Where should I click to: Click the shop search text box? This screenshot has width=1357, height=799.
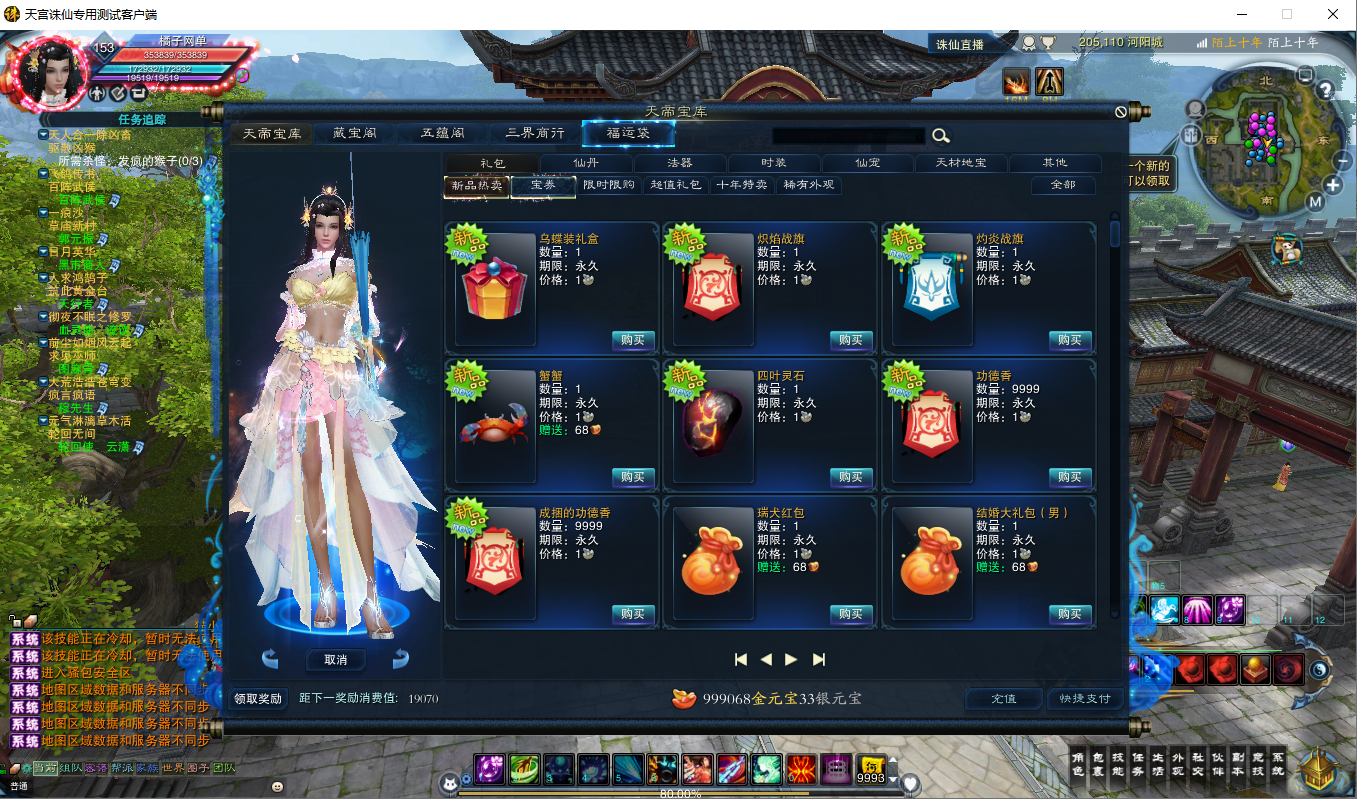coord(848,136)
